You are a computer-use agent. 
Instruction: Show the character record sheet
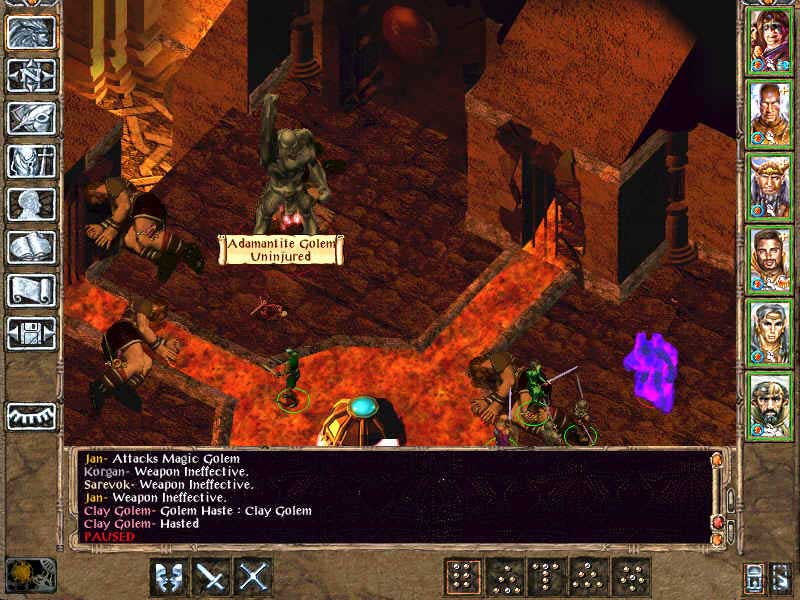tap(31, 204)
